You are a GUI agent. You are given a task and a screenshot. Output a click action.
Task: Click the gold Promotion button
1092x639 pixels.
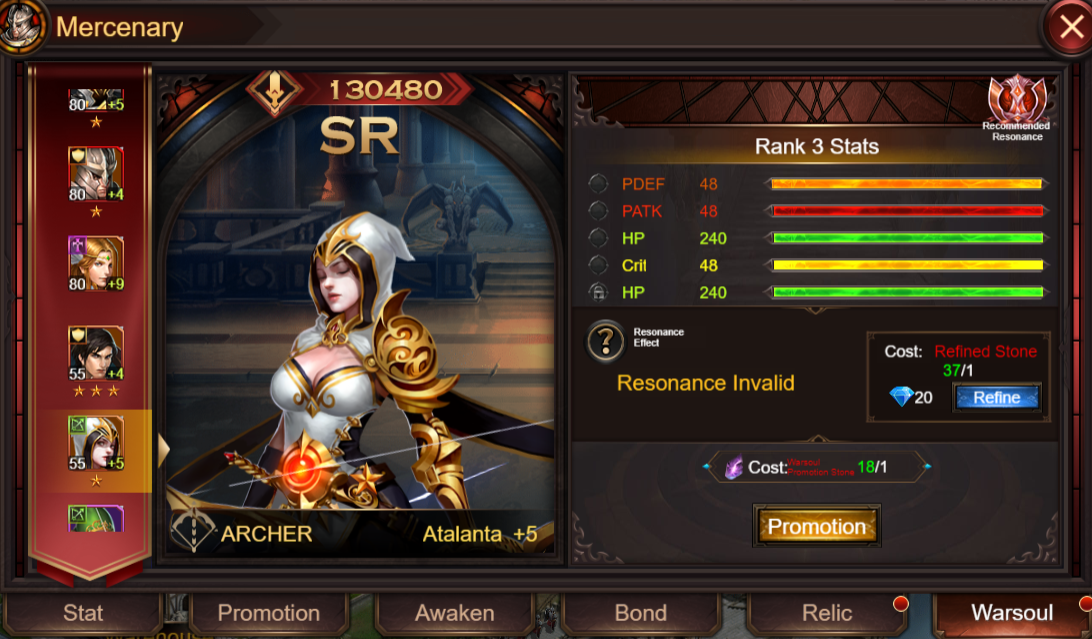(817, 526)
